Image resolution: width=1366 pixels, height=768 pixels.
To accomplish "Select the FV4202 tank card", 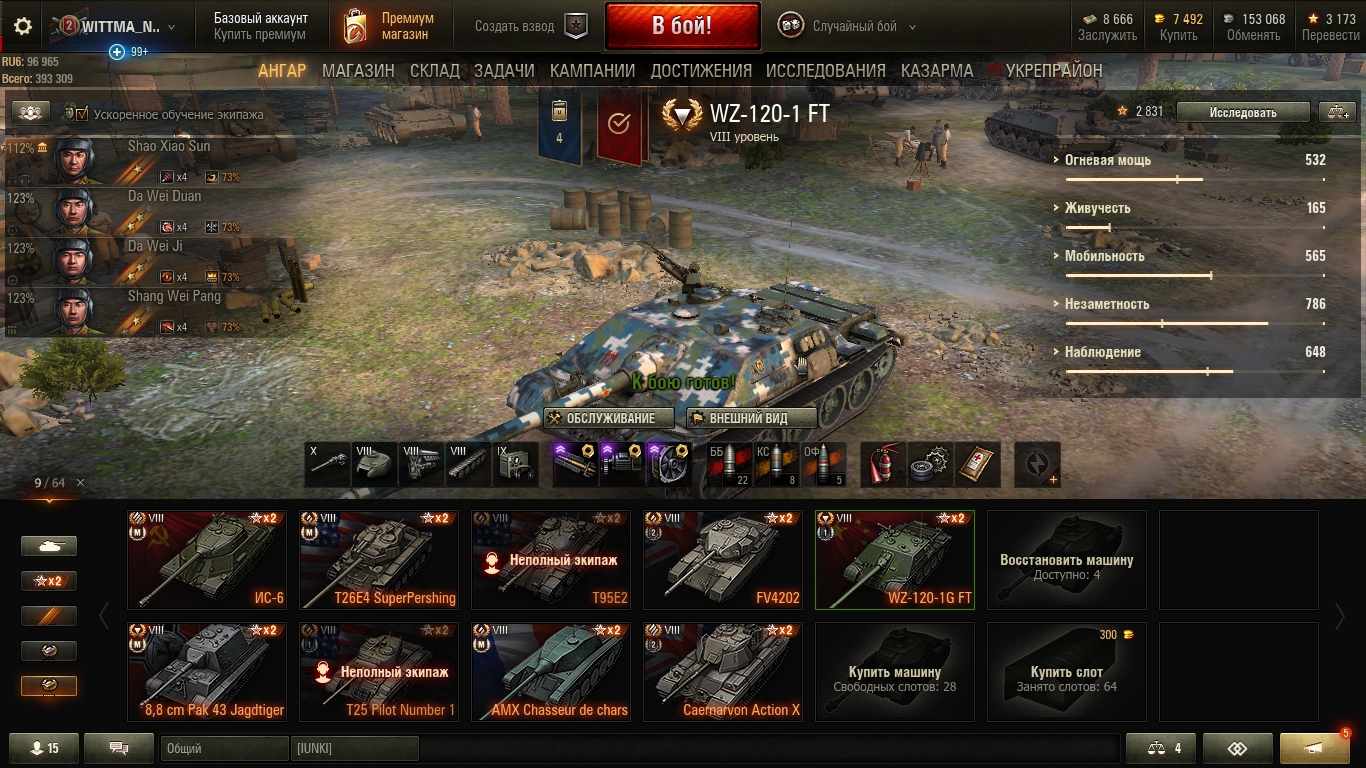I will click(723, 560).
